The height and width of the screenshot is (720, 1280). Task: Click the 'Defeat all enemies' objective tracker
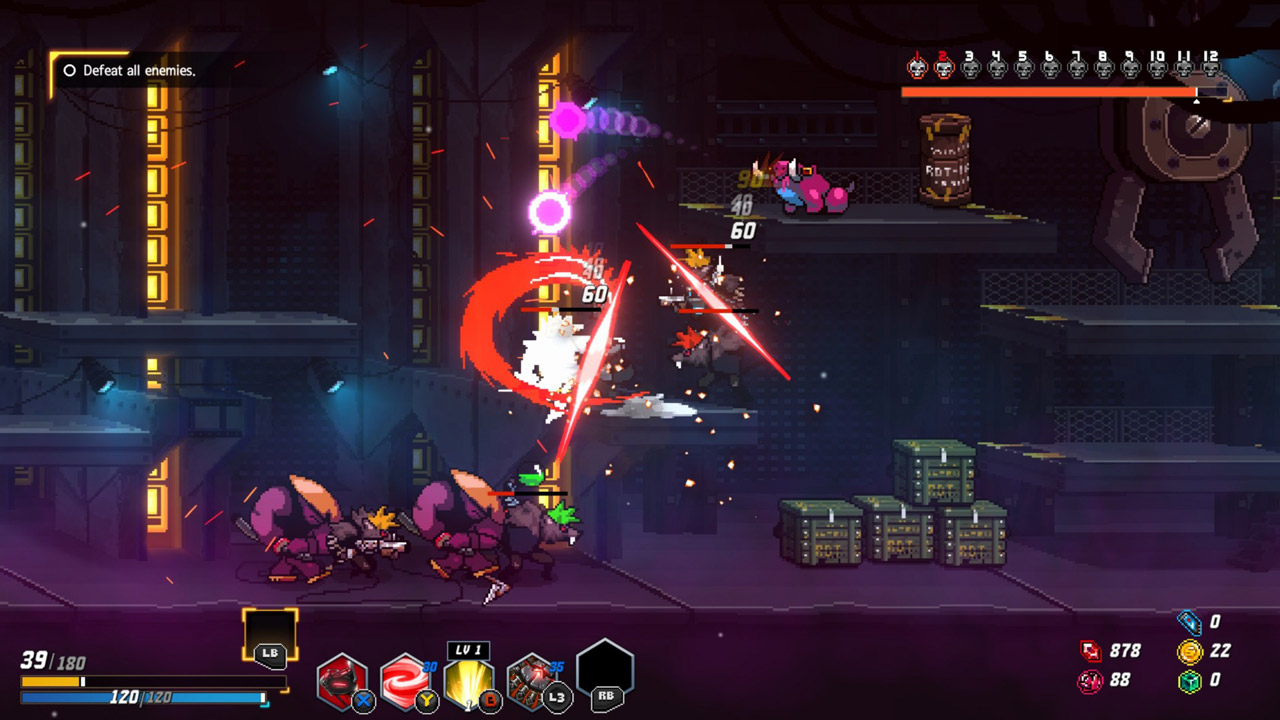tap(130, 71)
